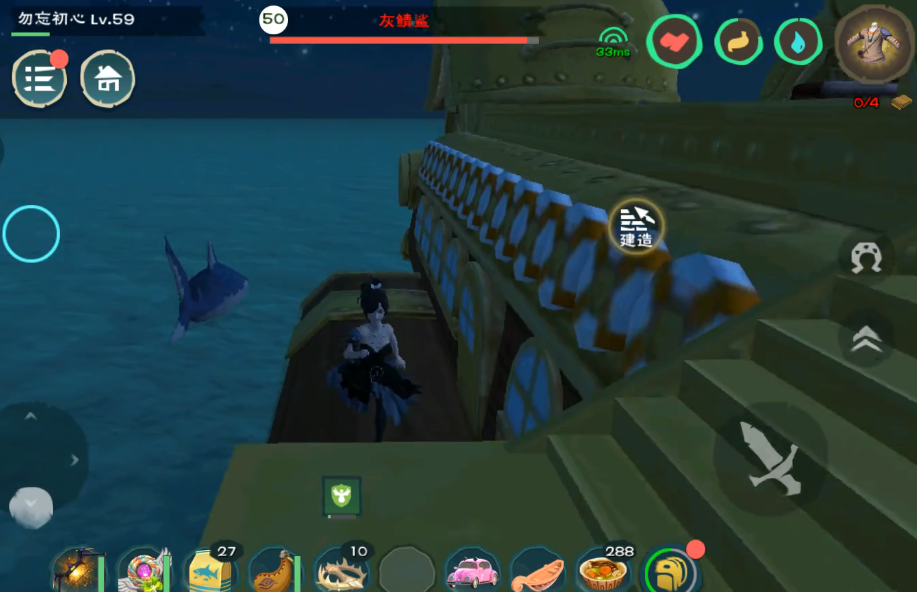Select the shark box item with 27

pyautogui.click(x=211, y=571)
